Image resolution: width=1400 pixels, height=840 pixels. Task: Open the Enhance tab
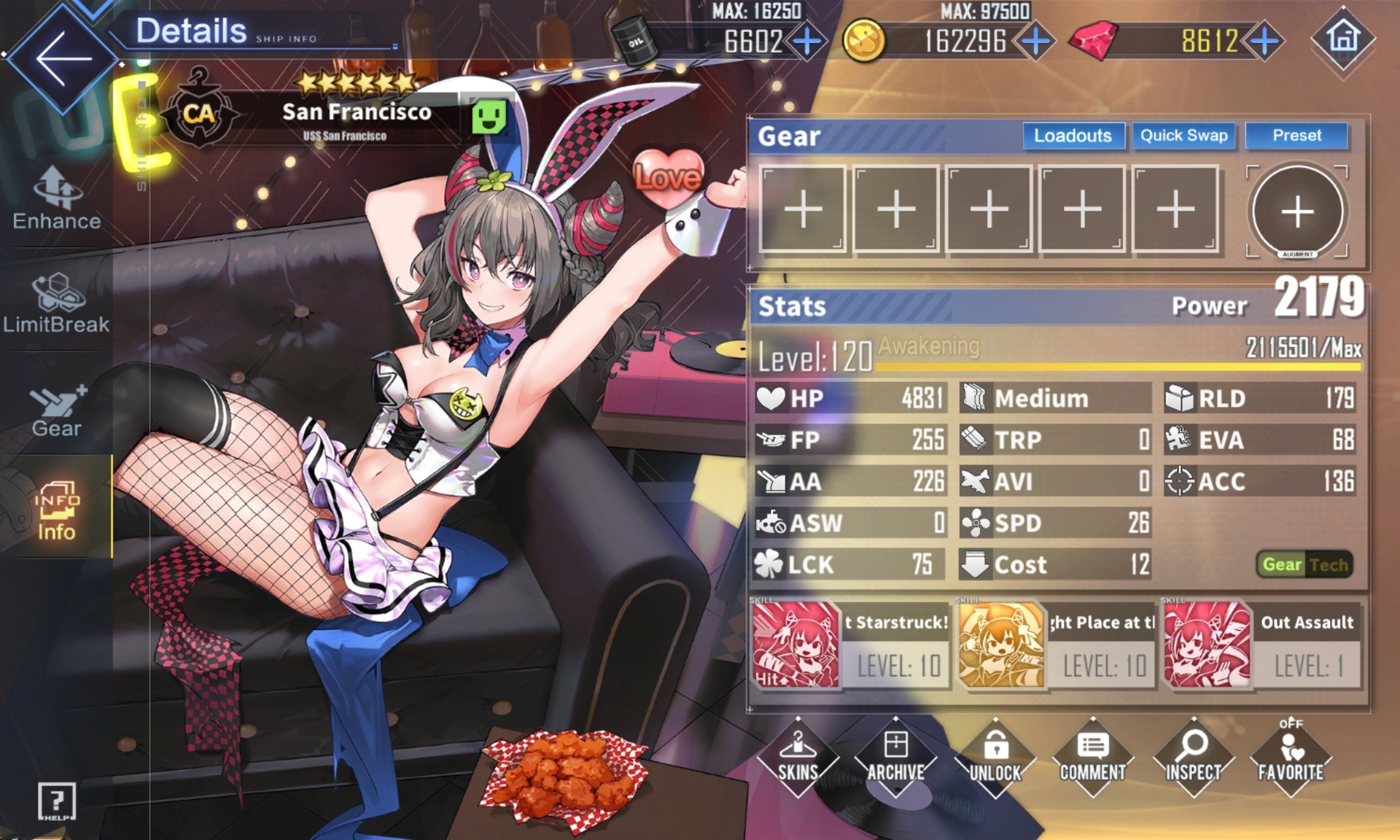tap(57, 198)
